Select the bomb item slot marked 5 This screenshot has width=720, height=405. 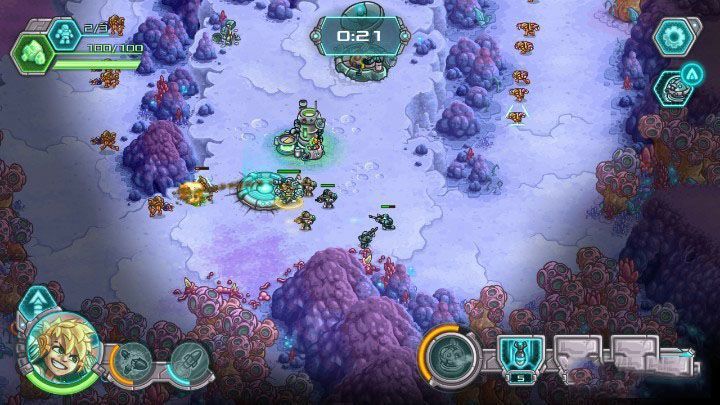pyautogui.click(x=520, y=357)
